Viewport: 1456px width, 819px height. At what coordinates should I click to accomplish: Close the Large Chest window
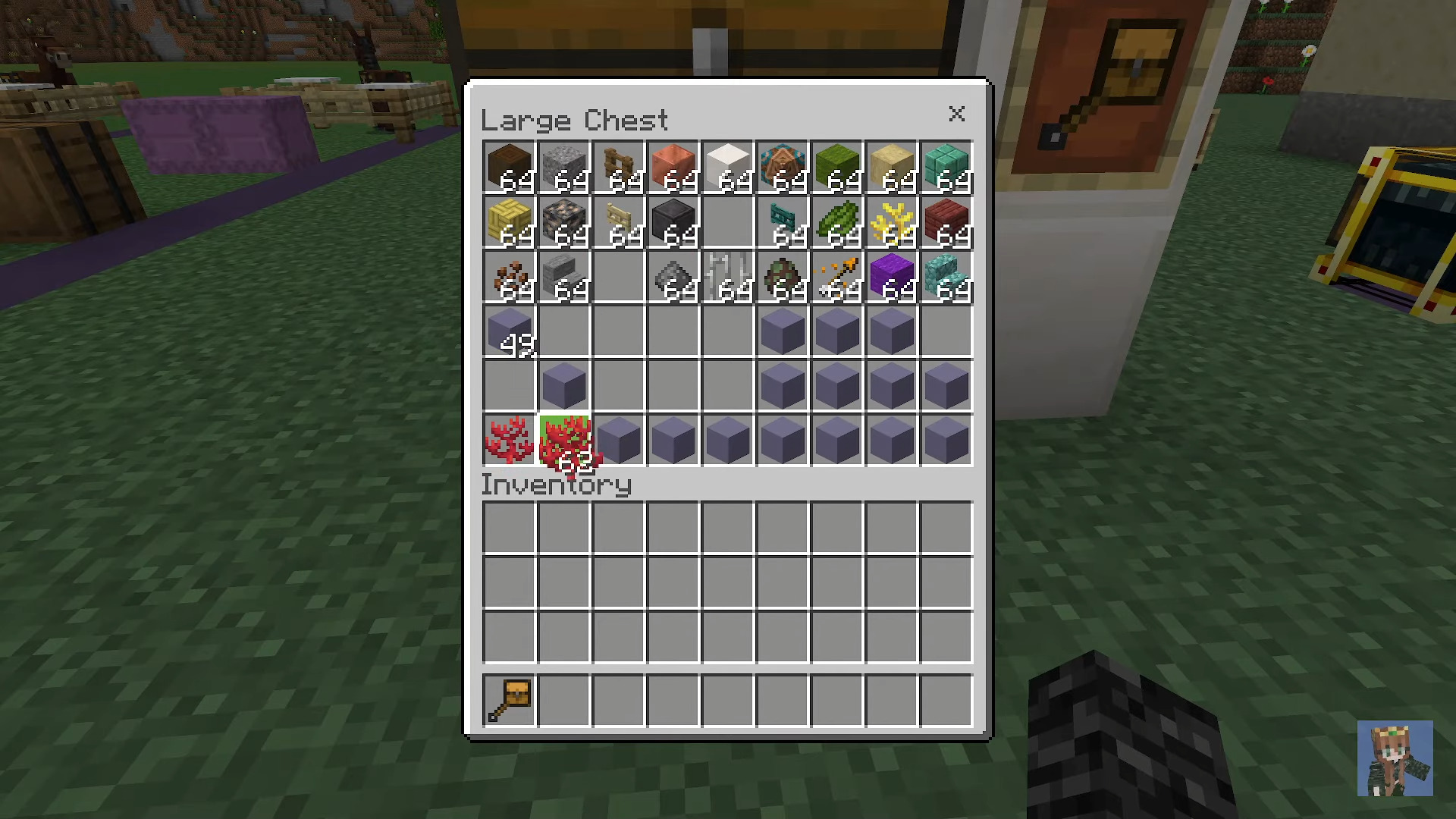[956, 114]
